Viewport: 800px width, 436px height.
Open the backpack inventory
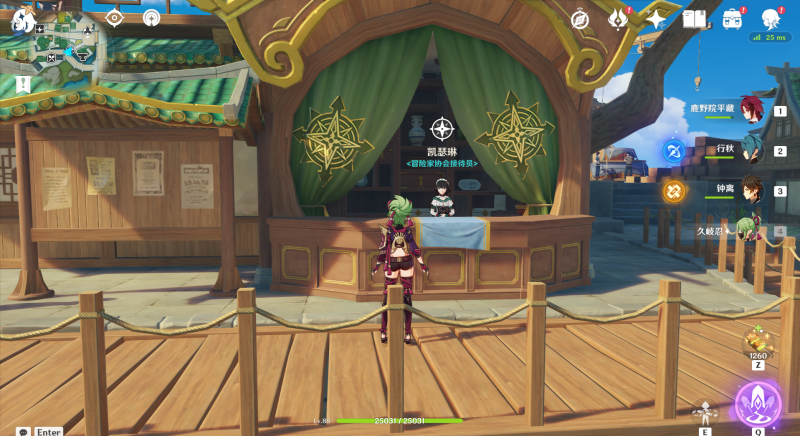733,19
